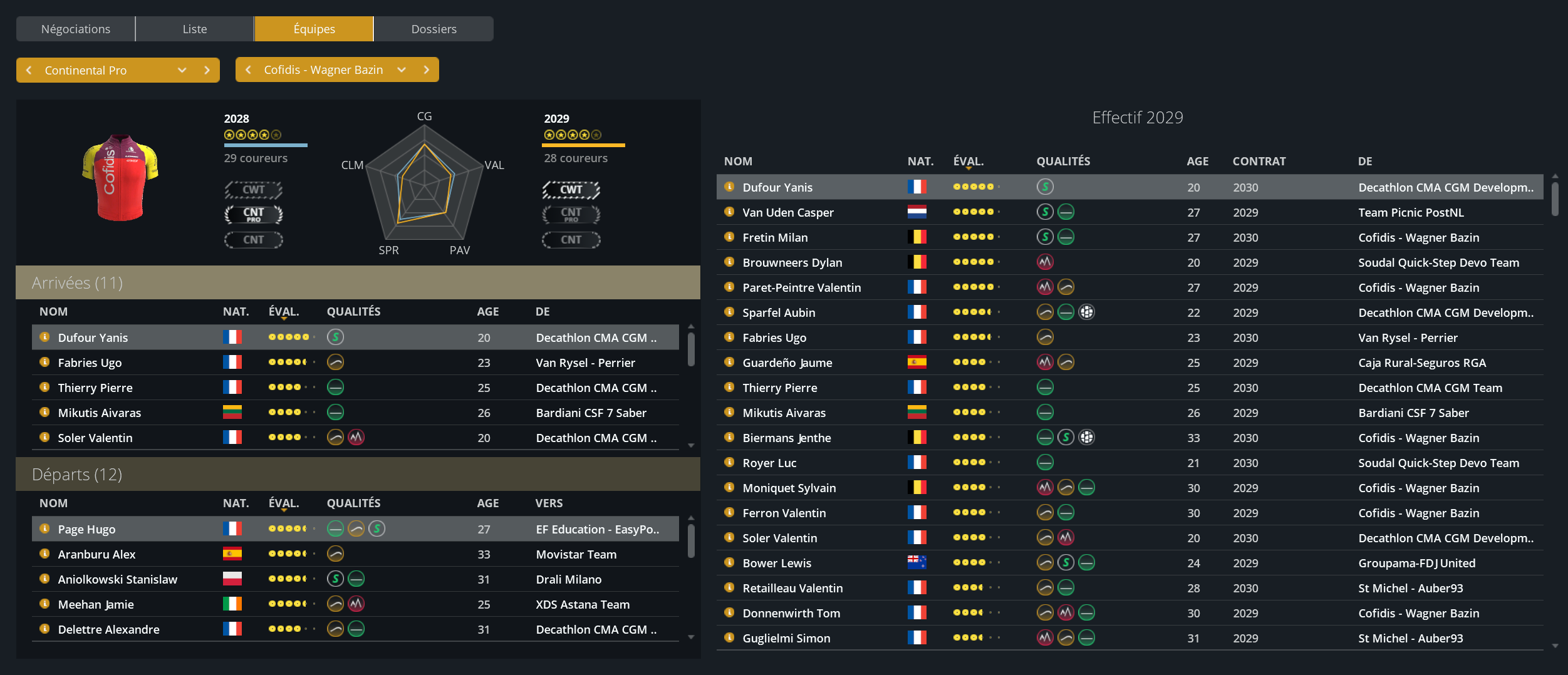Select Van Uden Casper in Effectif 2029
The height and width of the screenshot is (675, 1568).
click(x=788, y=212)
